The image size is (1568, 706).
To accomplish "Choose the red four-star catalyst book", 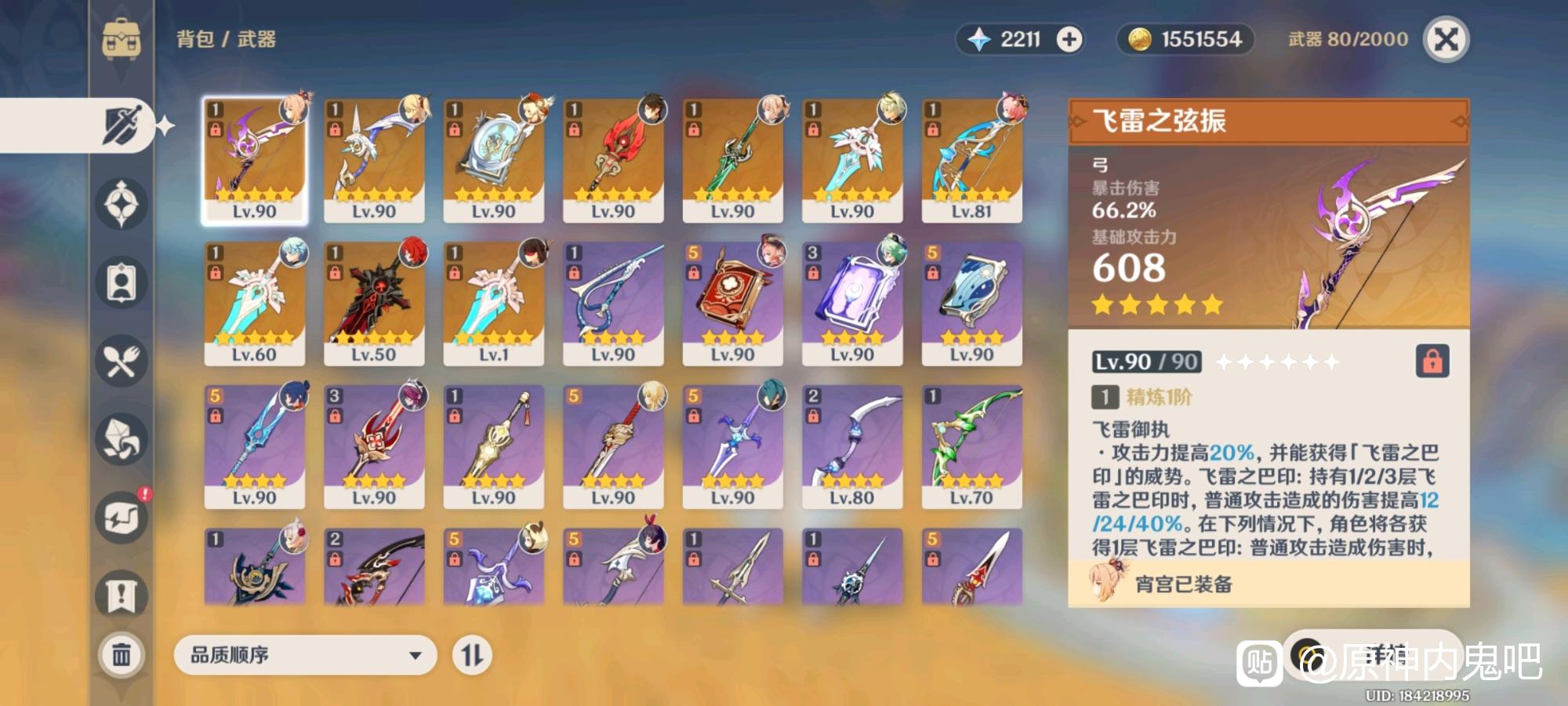I will pyautogui.click(x=732, y=303).
